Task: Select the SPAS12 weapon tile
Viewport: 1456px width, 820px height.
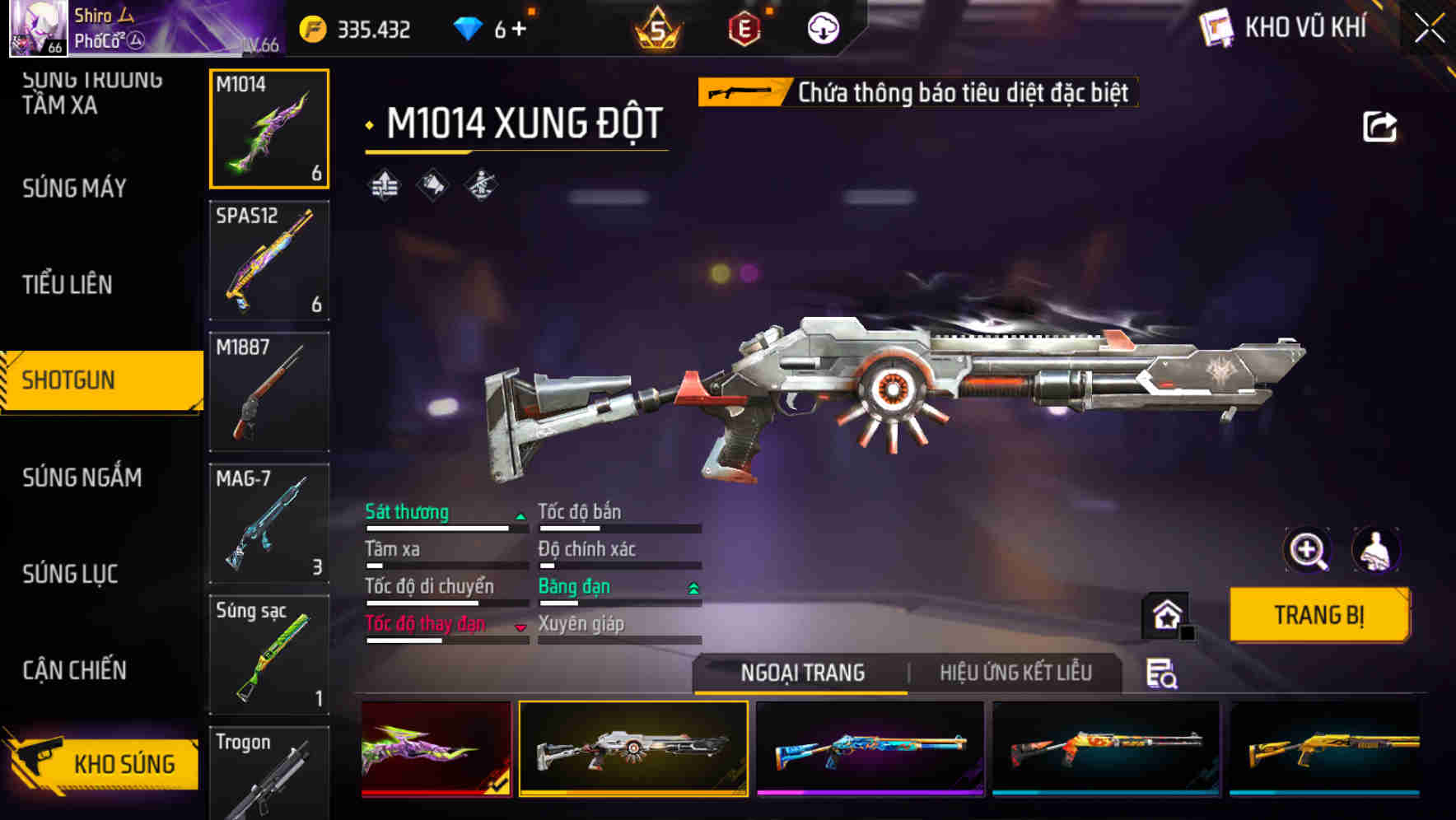Action: point(269,260)
